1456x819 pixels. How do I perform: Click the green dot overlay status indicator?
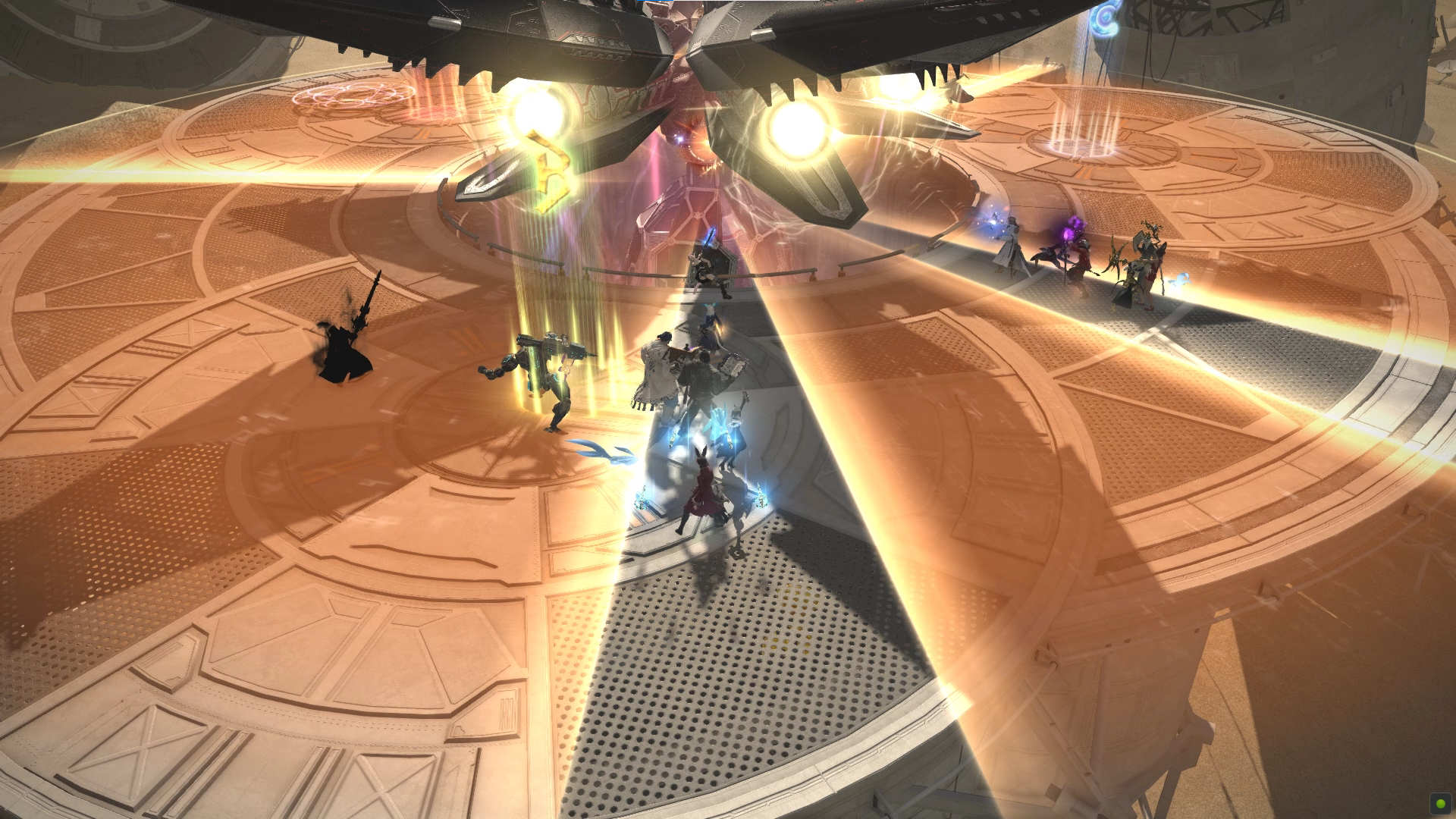(1439, 803)
